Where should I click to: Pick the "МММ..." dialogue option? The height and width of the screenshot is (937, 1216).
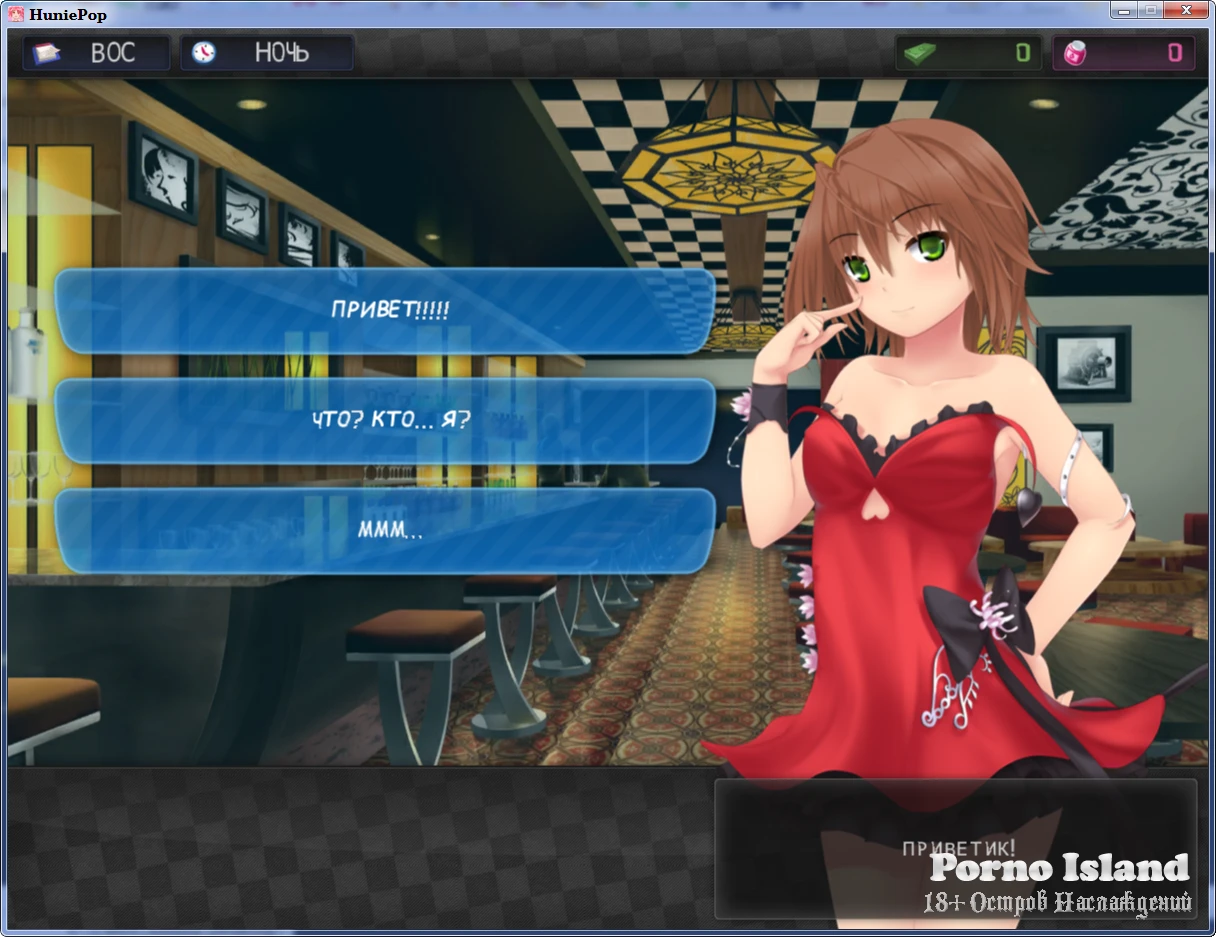pyautogui.click(x=386, y=530)
